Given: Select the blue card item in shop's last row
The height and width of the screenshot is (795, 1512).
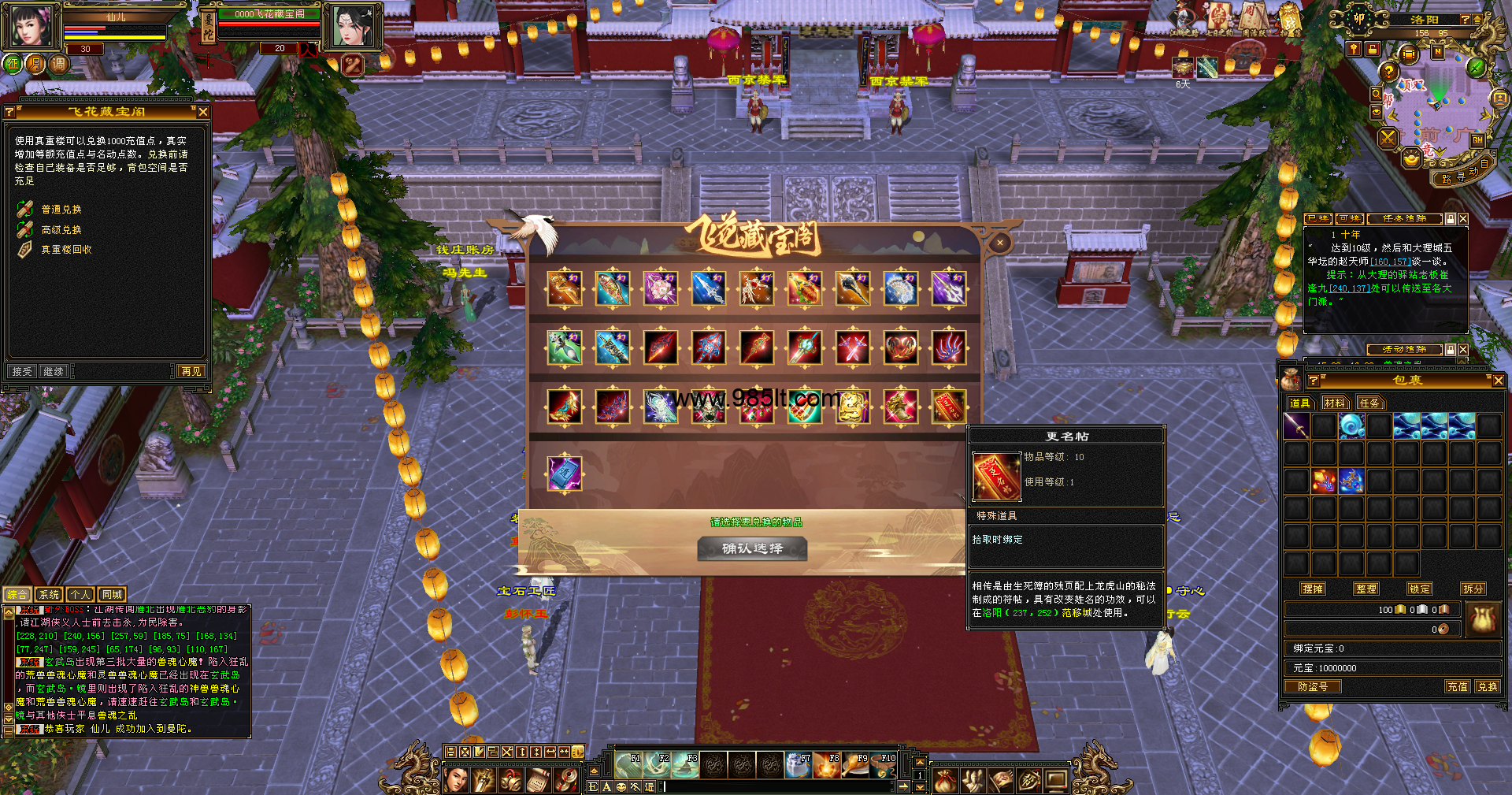Looking at the screenshot, I should coord(565,474).
